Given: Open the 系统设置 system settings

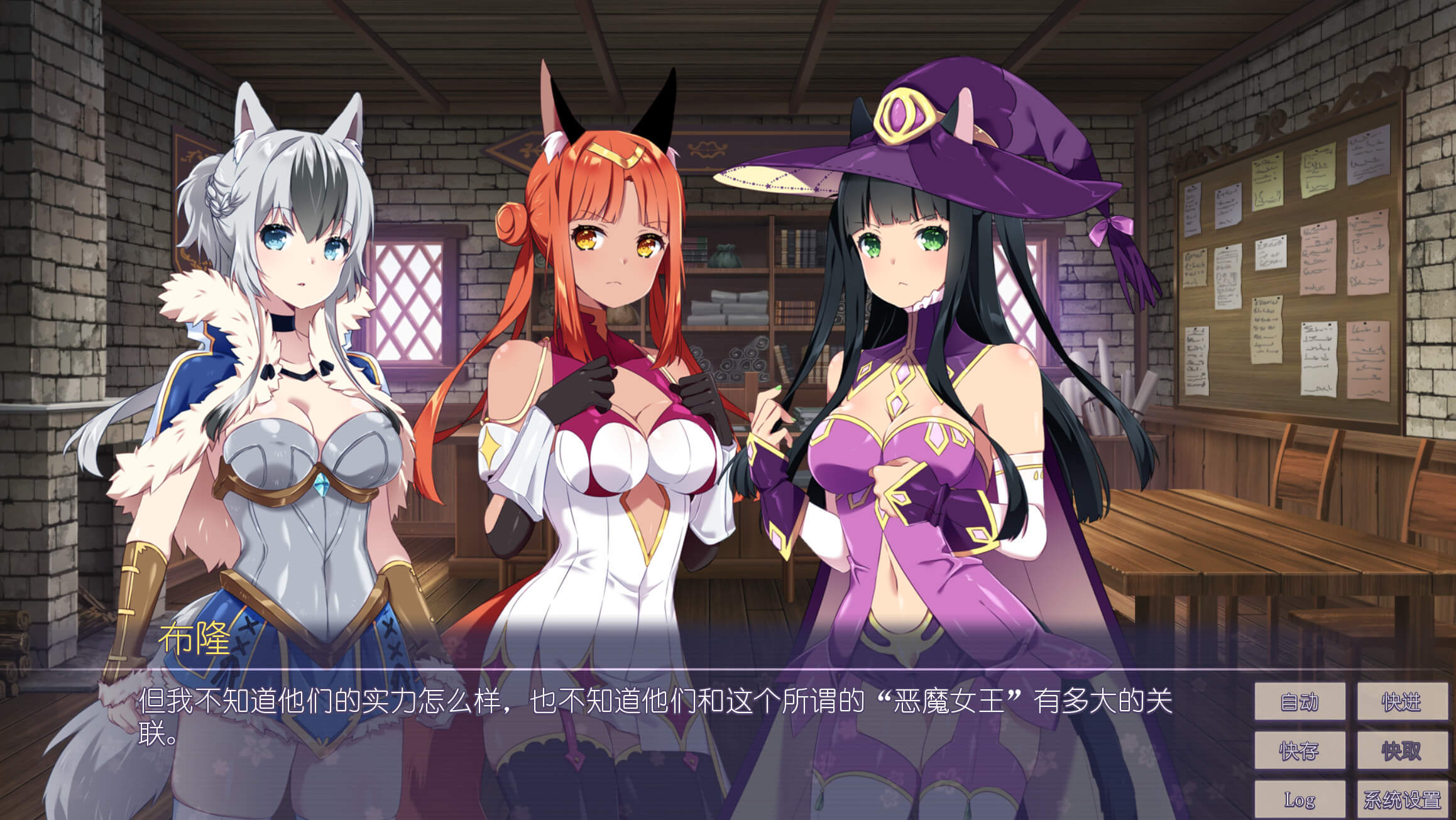Looking at the screenshot, I should [x=1402, y=799].
